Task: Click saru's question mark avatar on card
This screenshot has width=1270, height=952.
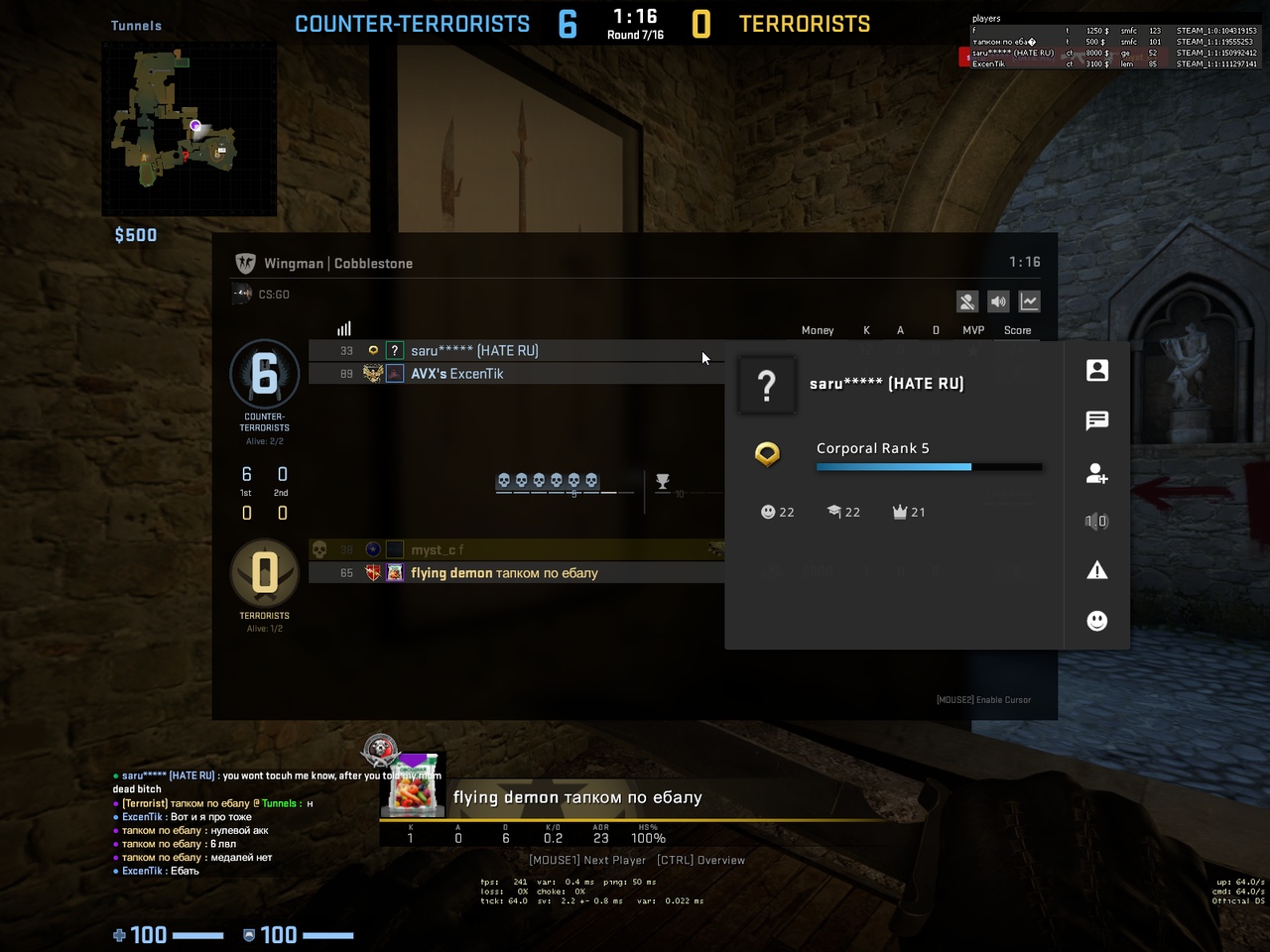Action: (767, 385)
